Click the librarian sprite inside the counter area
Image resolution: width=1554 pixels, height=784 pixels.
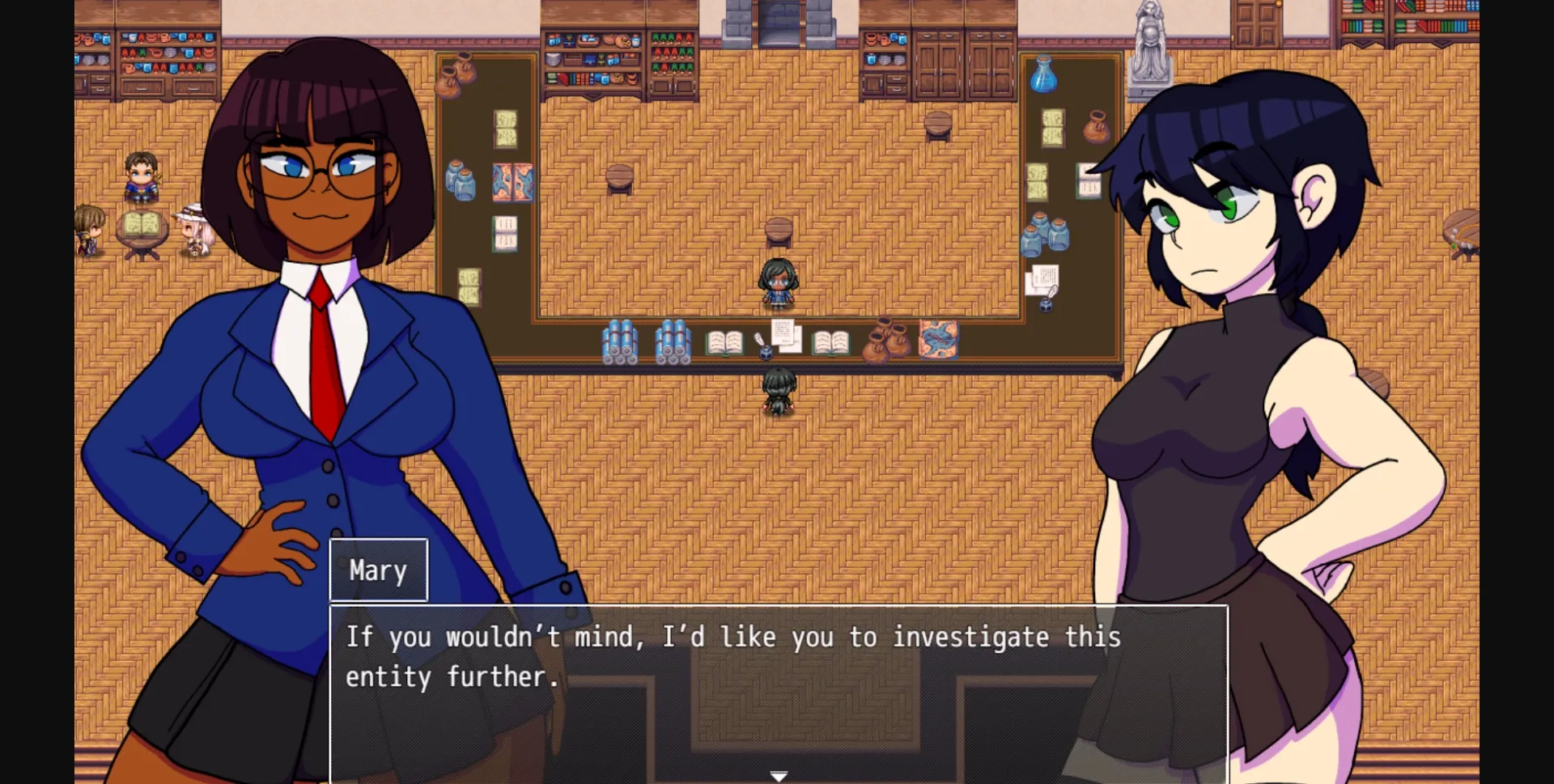point(779,283)
